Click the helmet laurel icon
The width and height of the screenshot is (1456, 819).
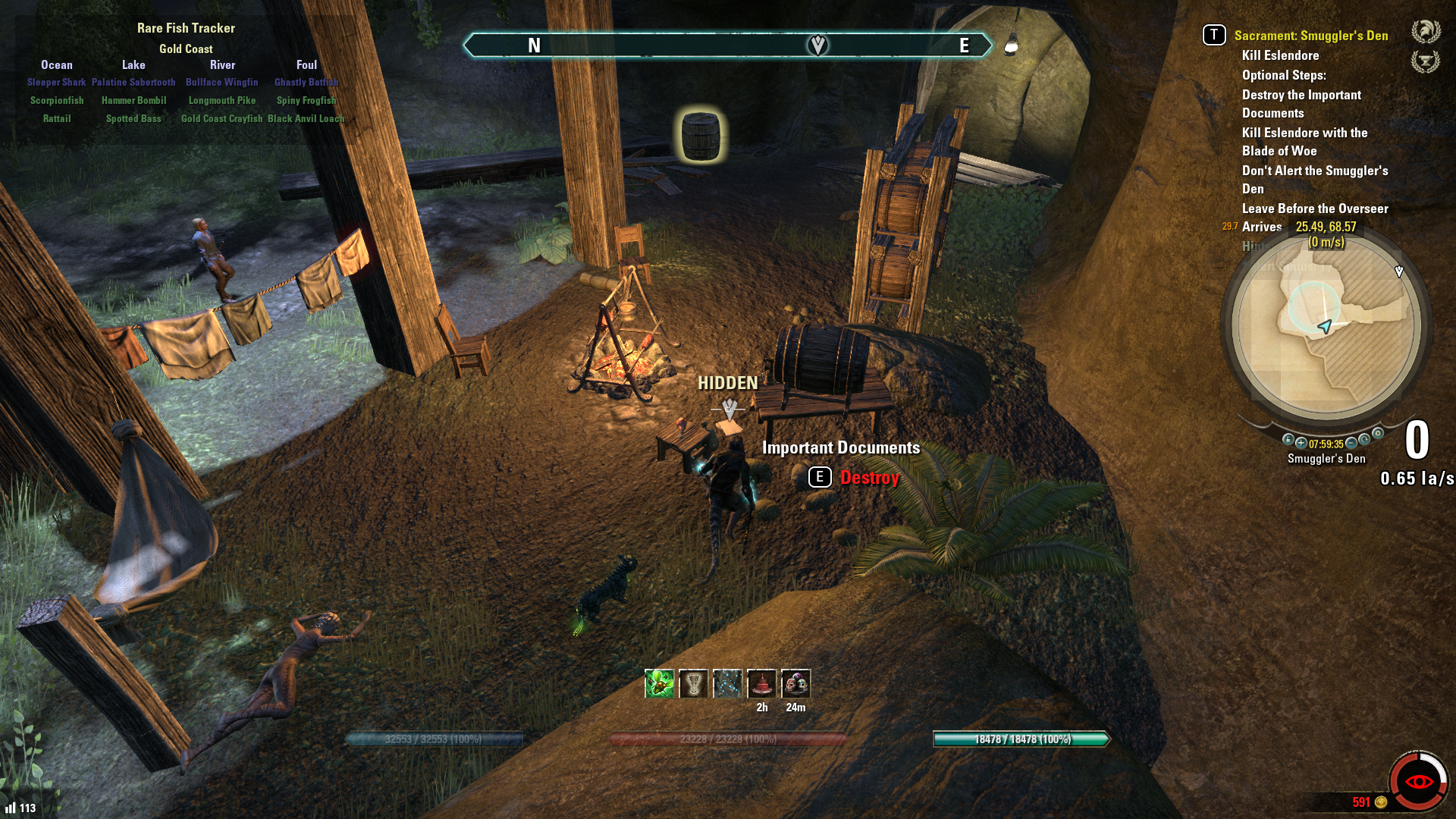click(1426, 32)
